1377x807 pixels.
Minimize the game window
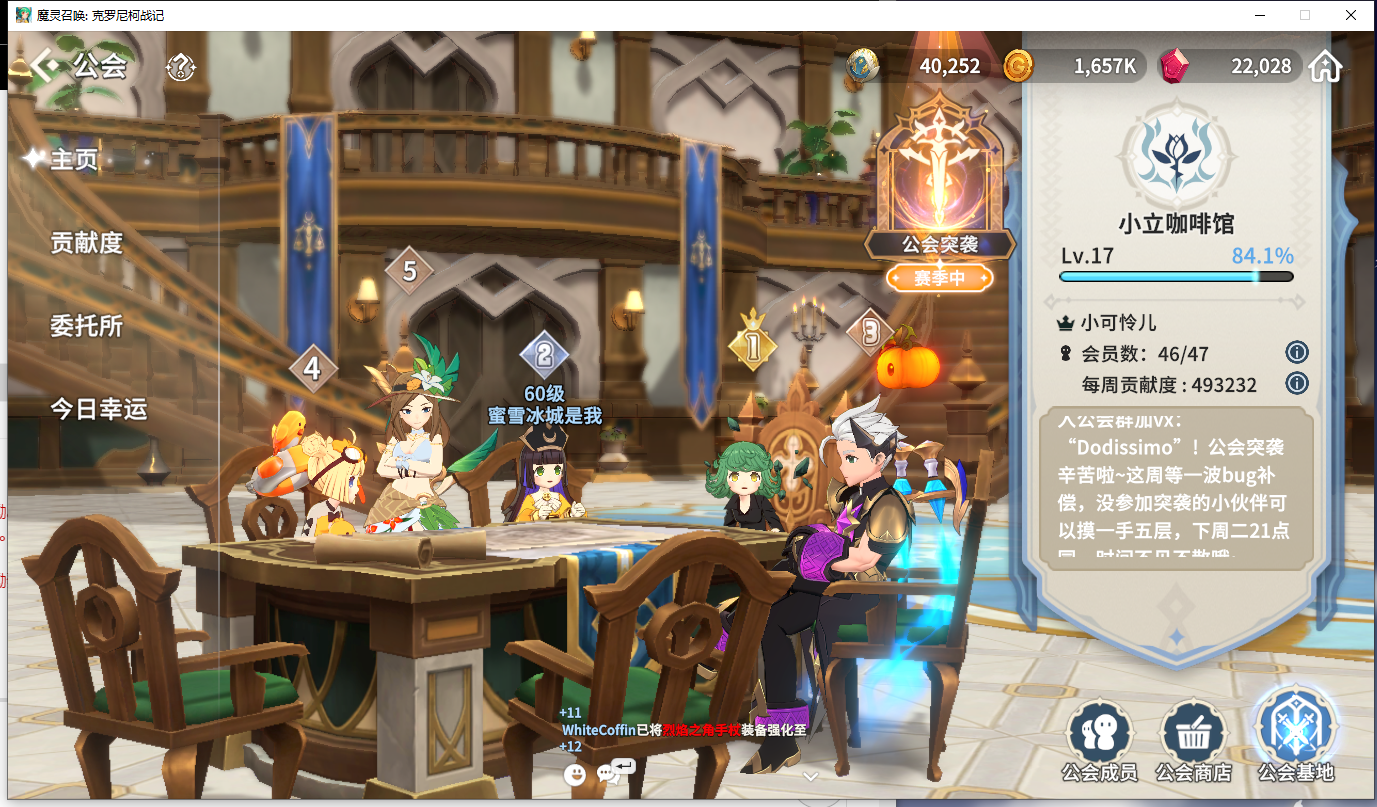(x=1258, y=15)
